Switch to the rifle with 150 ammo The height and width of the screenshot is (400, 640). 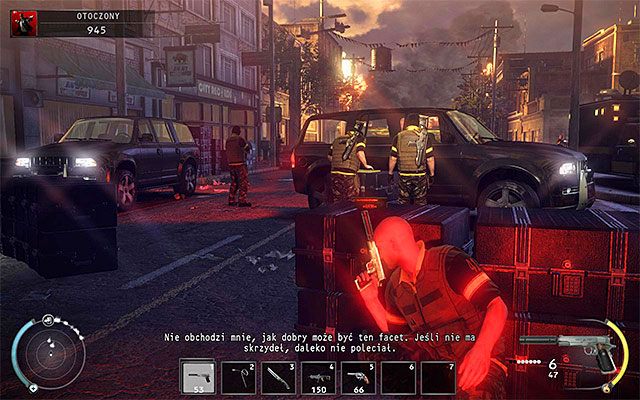click(x=320, y=376)
